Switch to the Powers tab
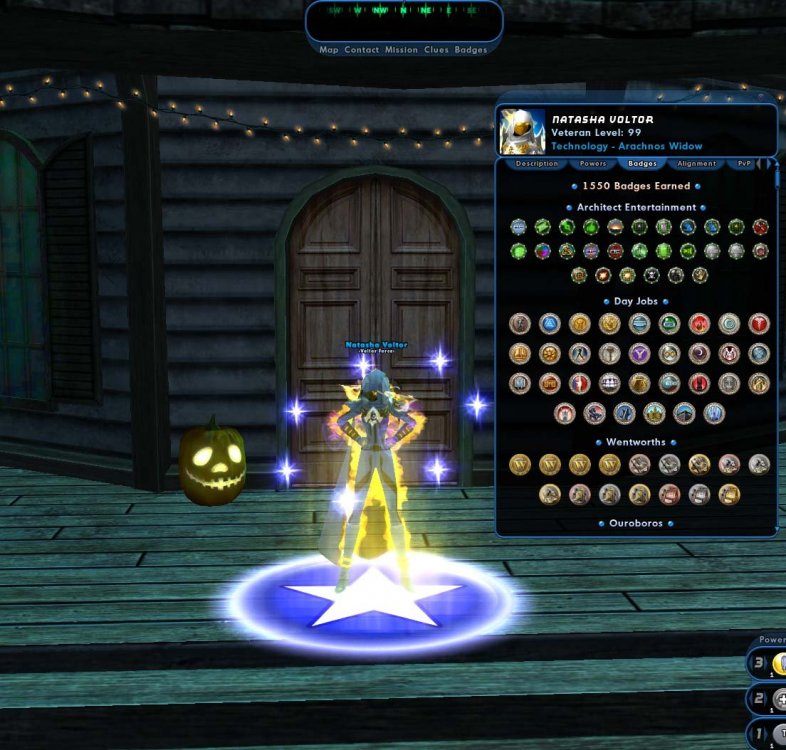 pyautogui.click(x=593, y=164)
